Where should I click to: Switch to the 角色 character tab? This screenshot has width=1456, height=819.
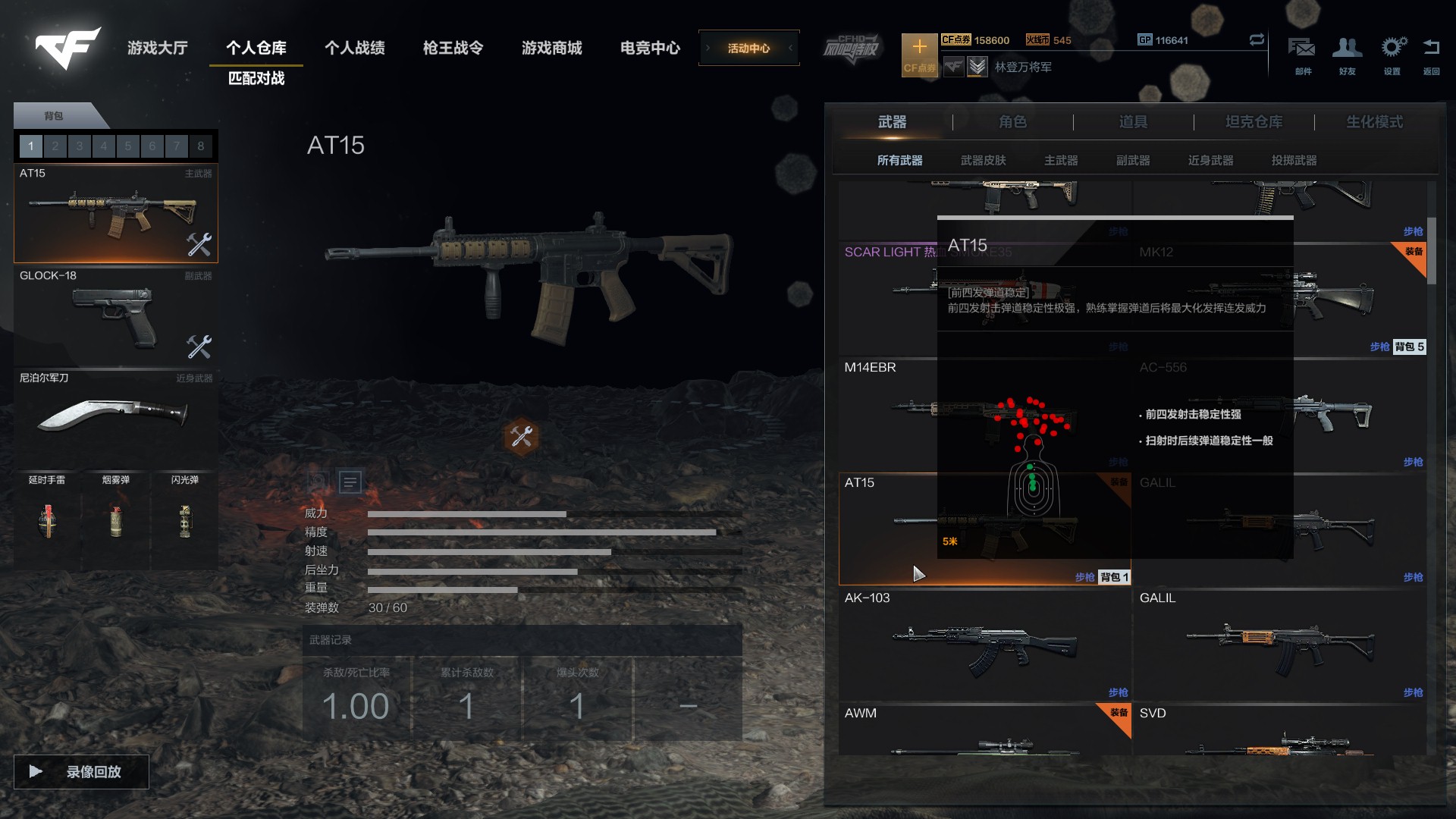click(1012, 122)
